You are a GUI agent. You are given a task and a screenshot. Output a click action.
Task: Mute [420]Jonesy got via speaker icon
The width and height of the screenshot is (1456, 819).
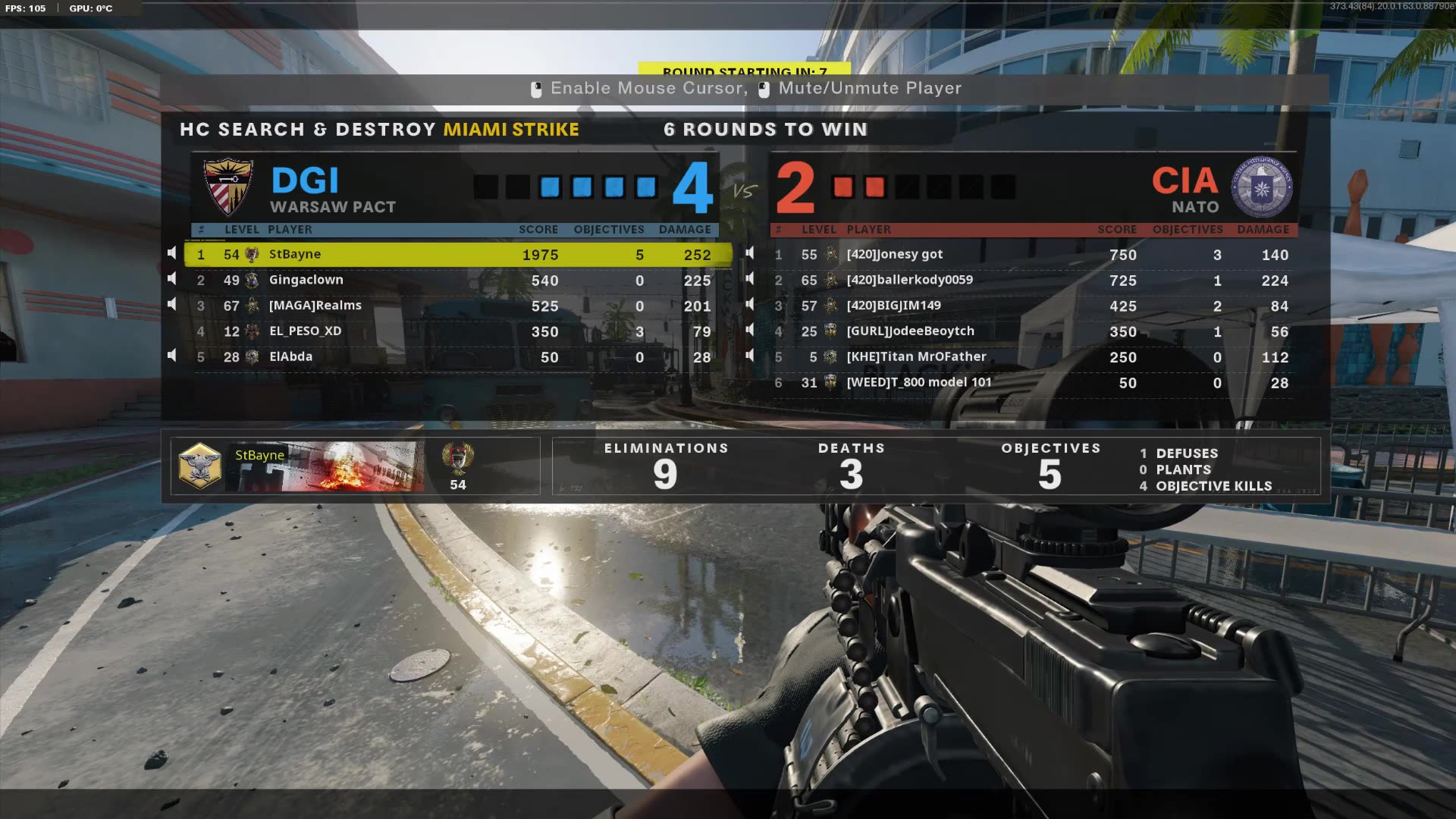750,252
